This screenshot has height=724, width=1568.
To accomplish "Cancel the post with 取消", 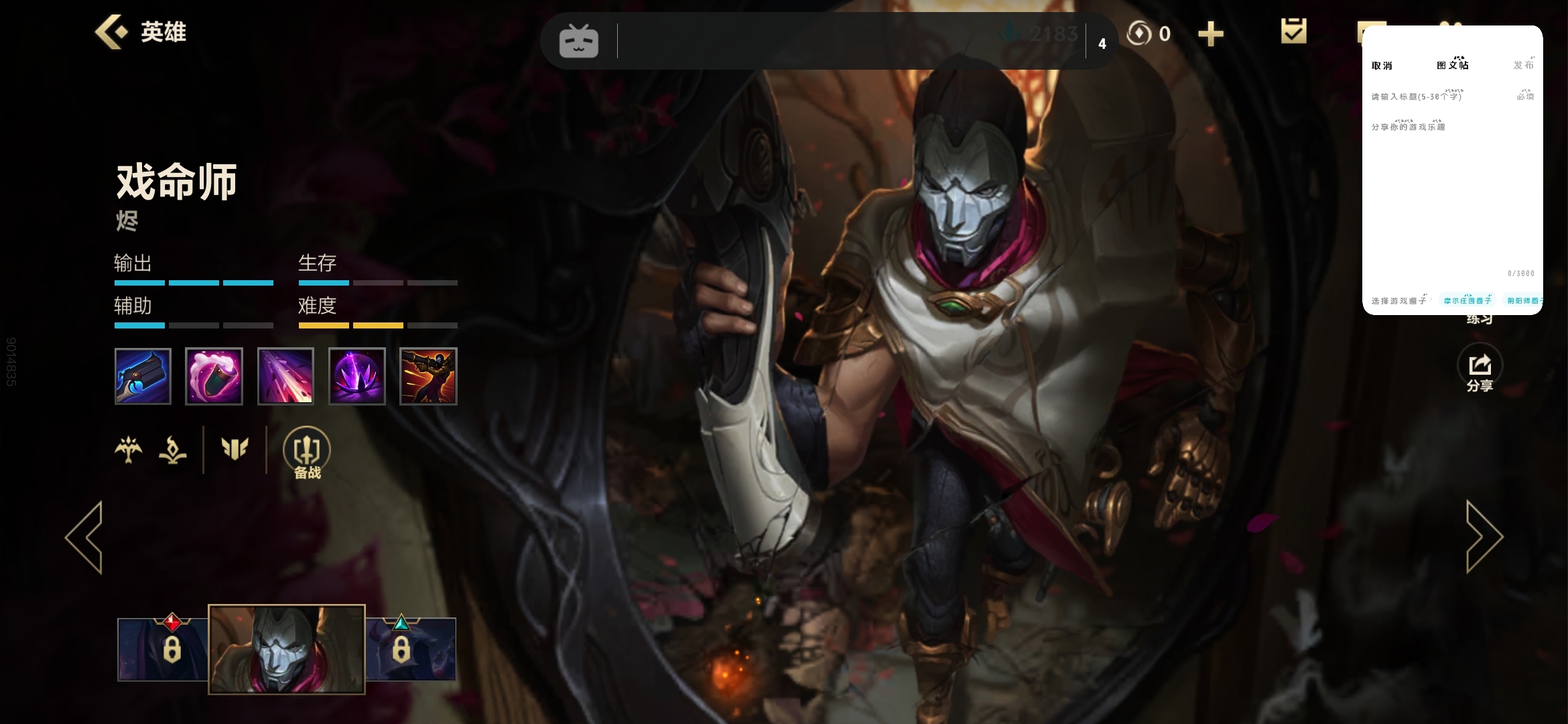I will pos(1382,66).
